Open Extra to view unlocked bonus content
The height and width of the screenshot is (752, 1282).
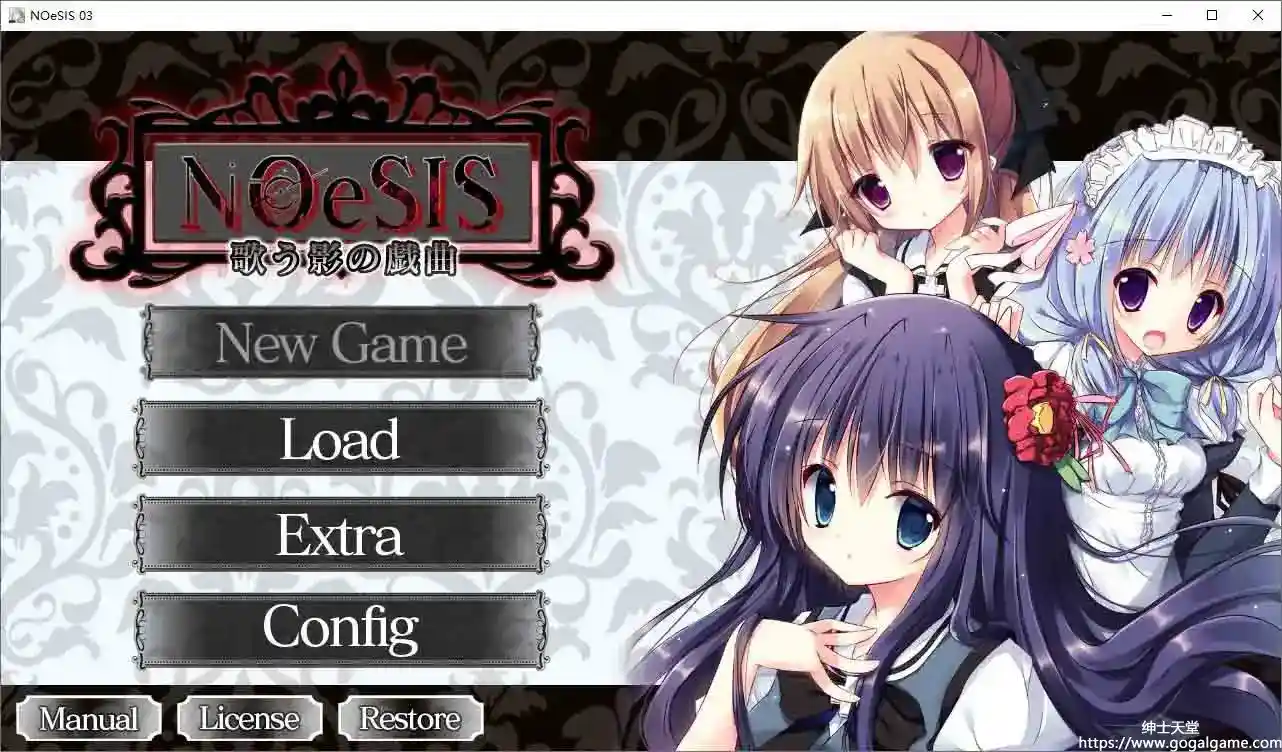click(340, 535)
